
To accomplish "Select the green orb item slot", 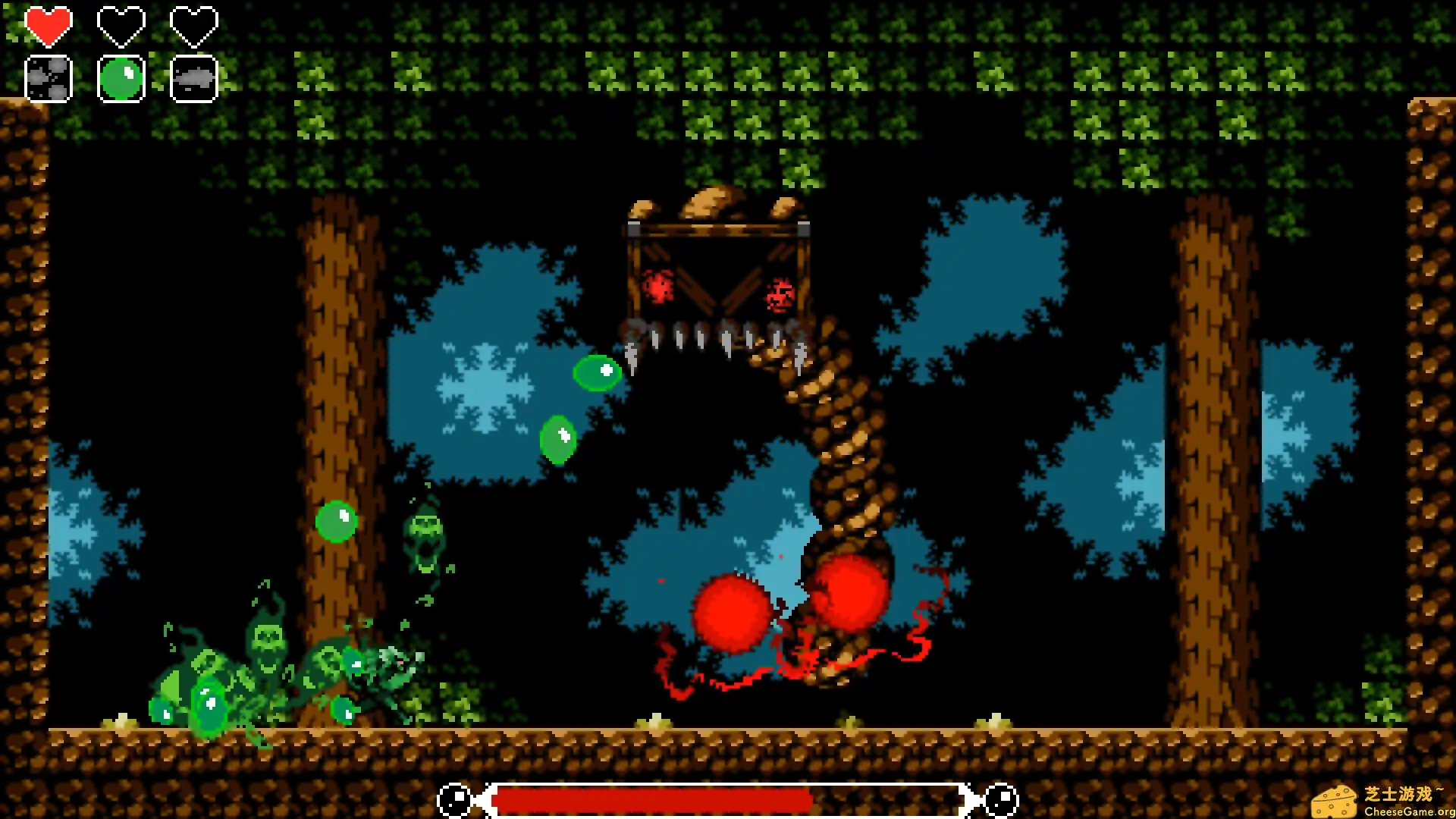I will [x=121, y=78].
